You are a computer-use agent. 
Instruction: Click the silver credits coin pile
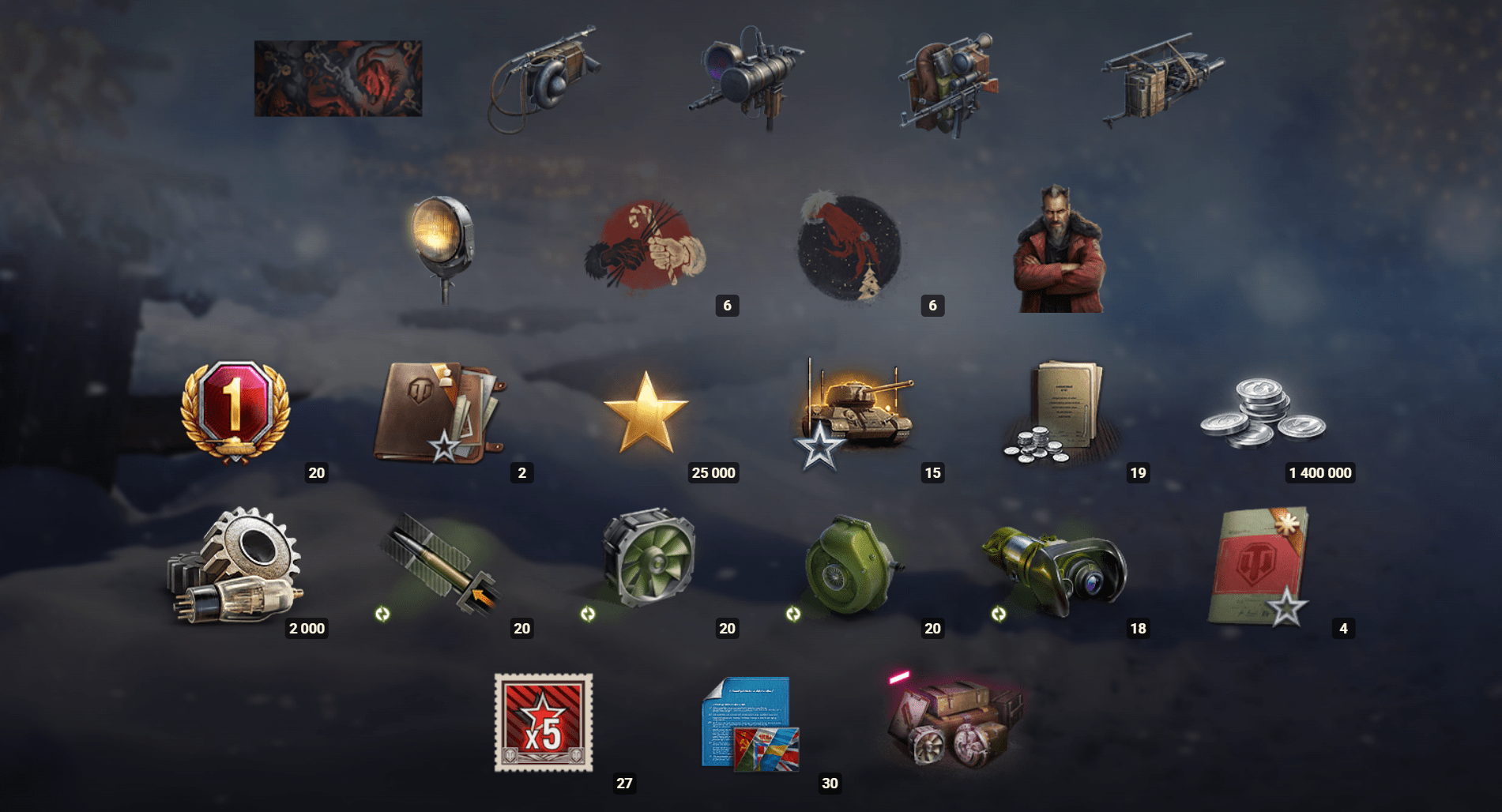[x=1263, y=412]
